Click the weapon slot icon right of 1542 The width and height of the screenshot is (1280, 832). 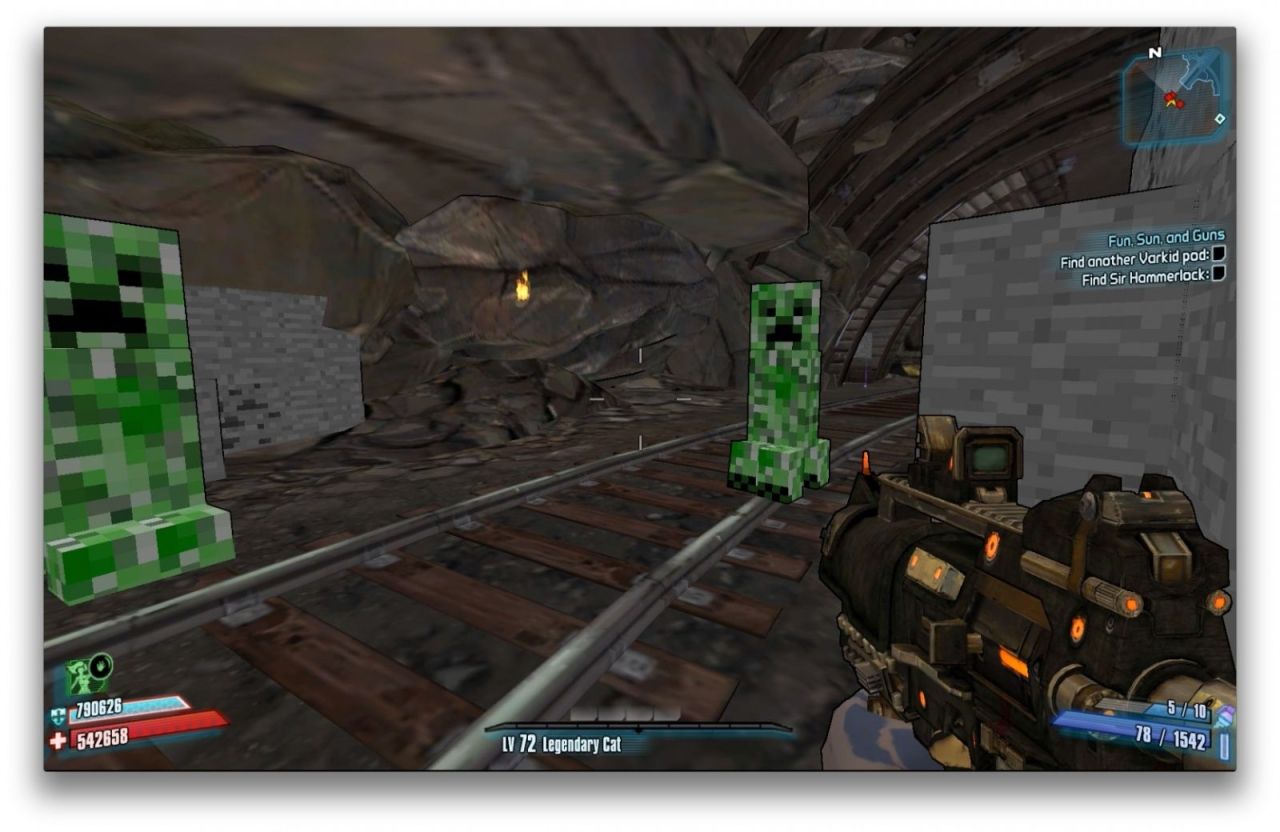click(x=1224, y=745)
